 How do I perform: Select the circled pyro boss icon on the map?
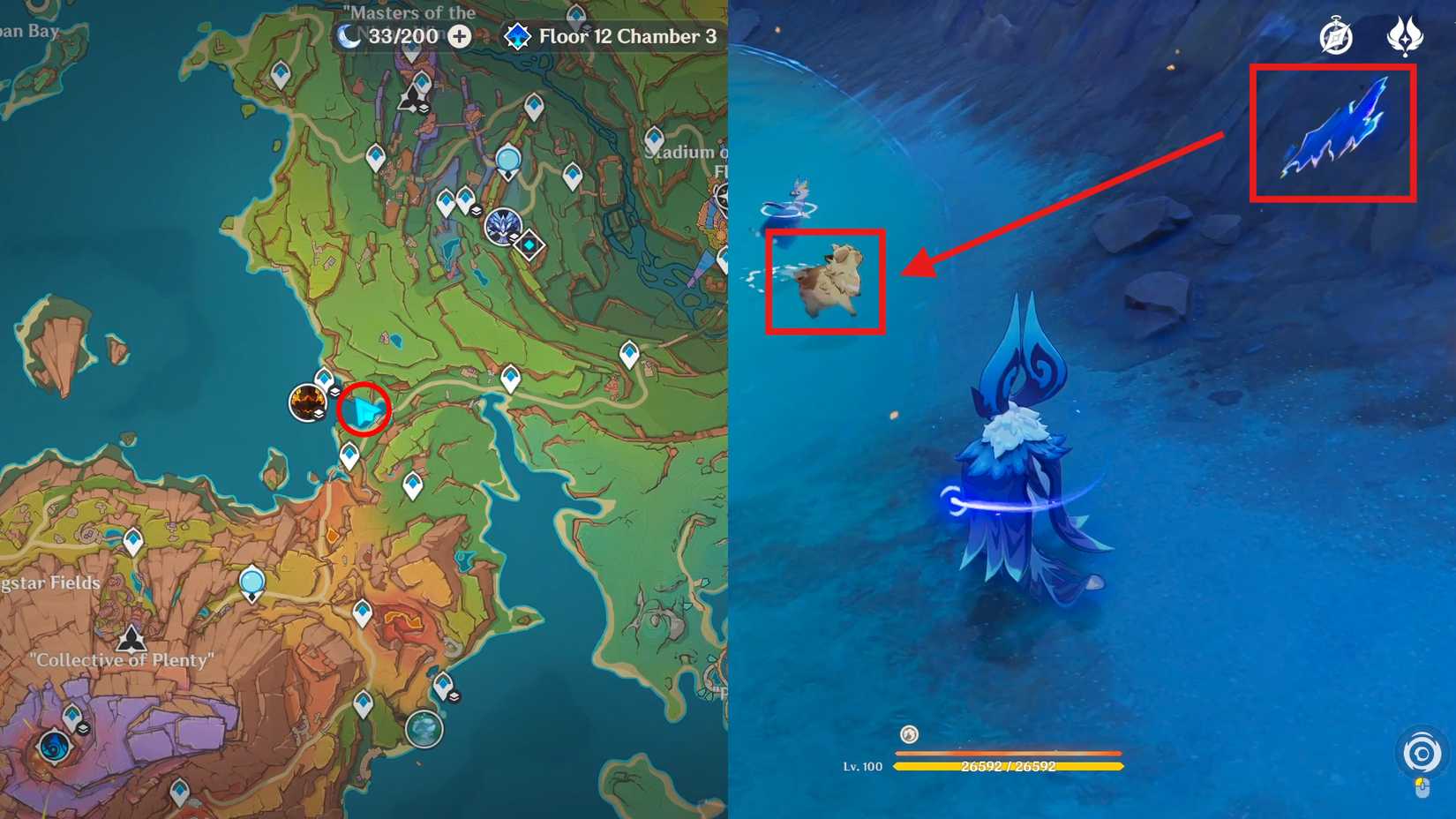tap(307, 402)
